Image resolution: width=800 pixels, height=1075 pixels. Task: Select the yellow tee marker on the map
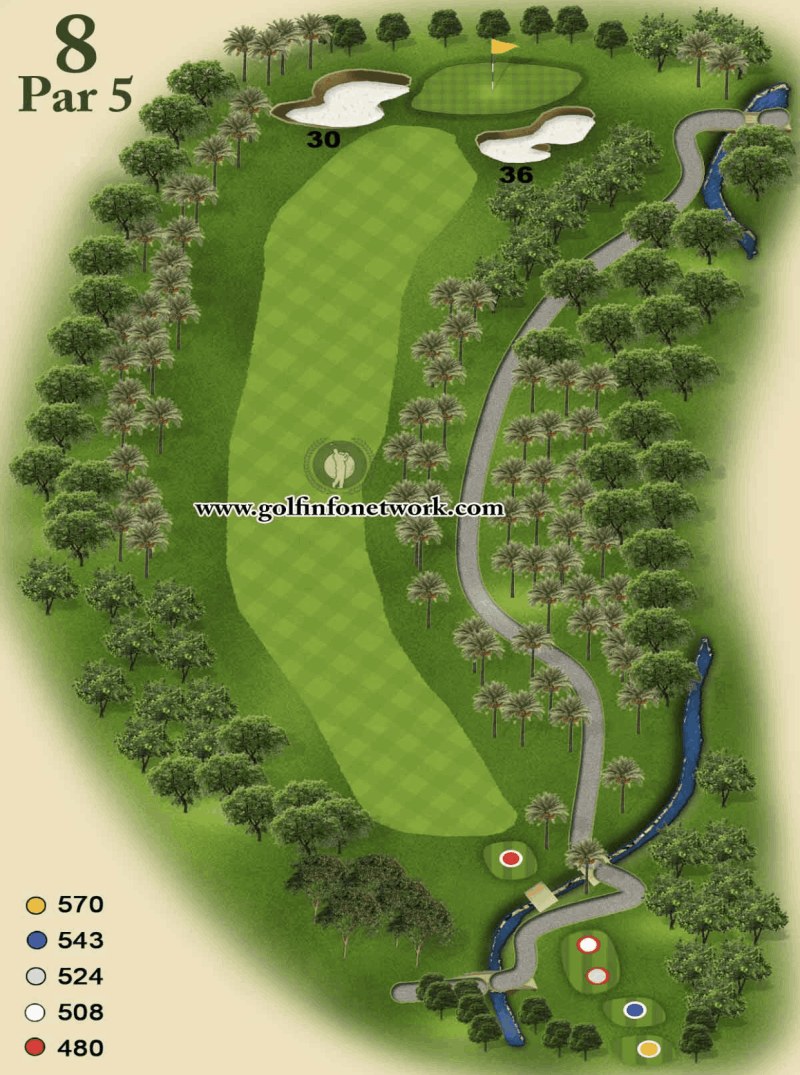[649, 1049]
